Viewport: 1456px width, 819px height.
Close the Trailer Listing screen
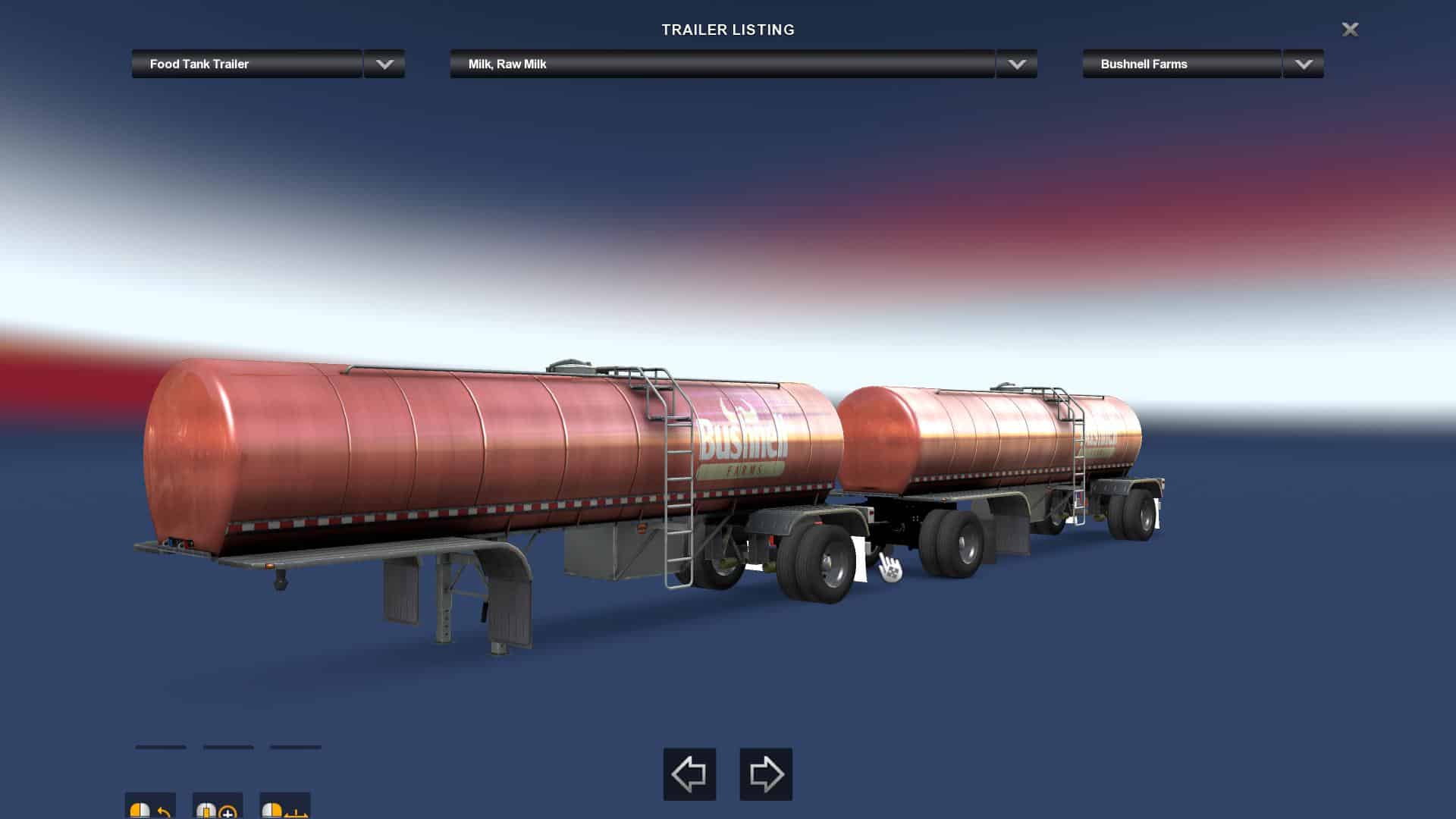pyautogui.click(x=1350, y=30)
